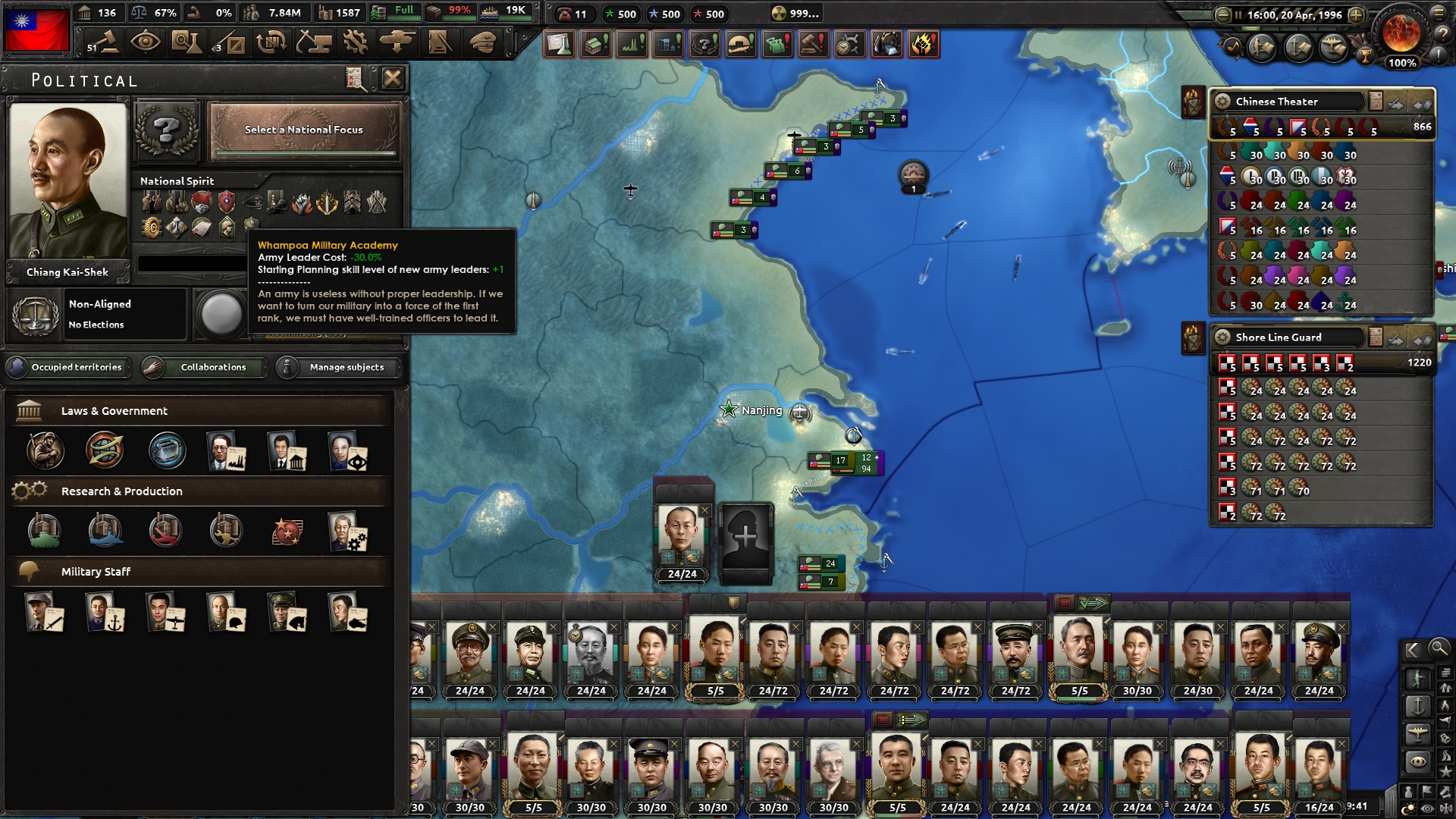Viewport: 1456px width, 819px height.
Task: Open the Deployment tab with the tank icon
Action: (397, 42)
